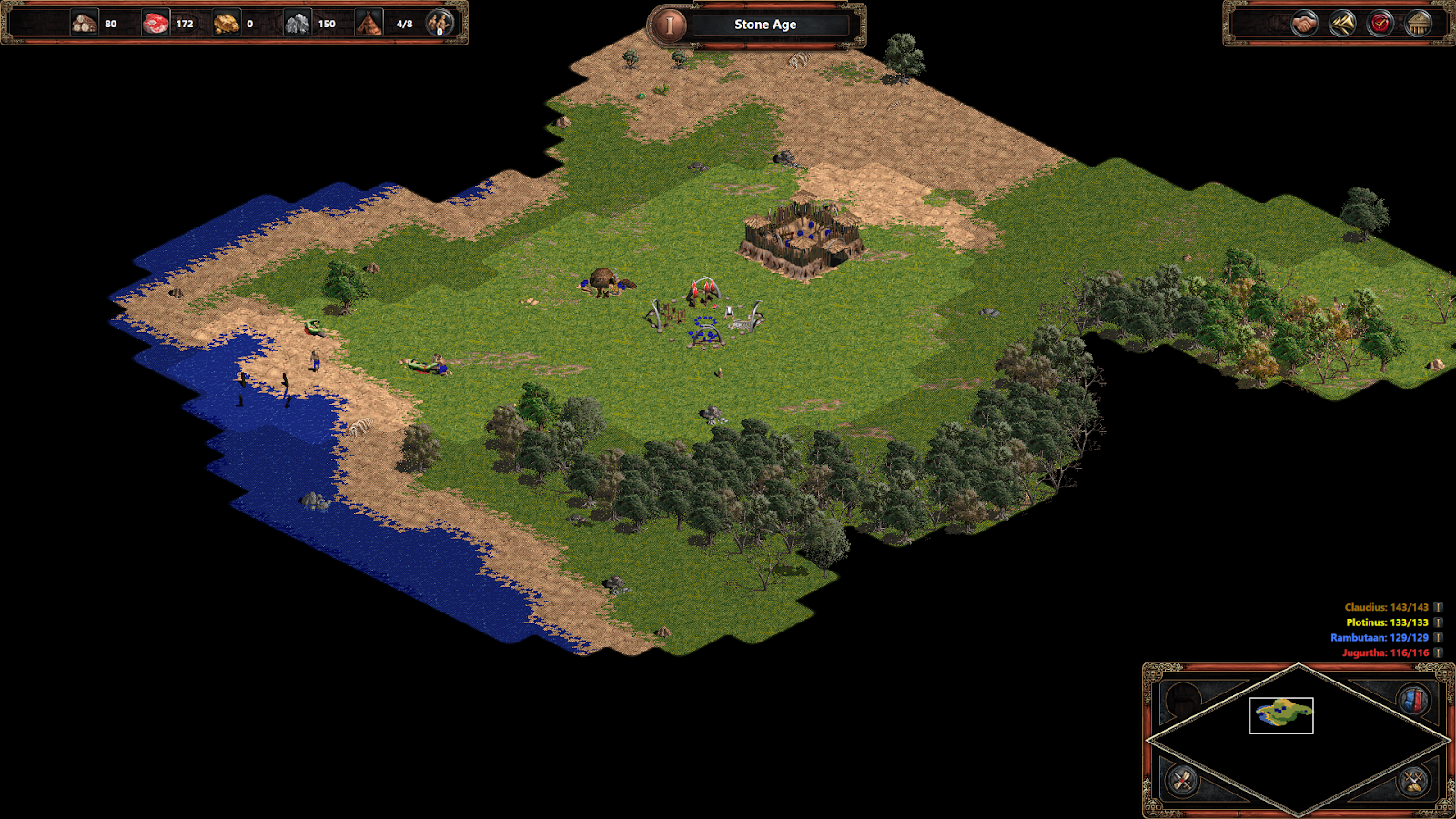Click the Age I emblem medallion
The image size is (1456, 819).
670,24
